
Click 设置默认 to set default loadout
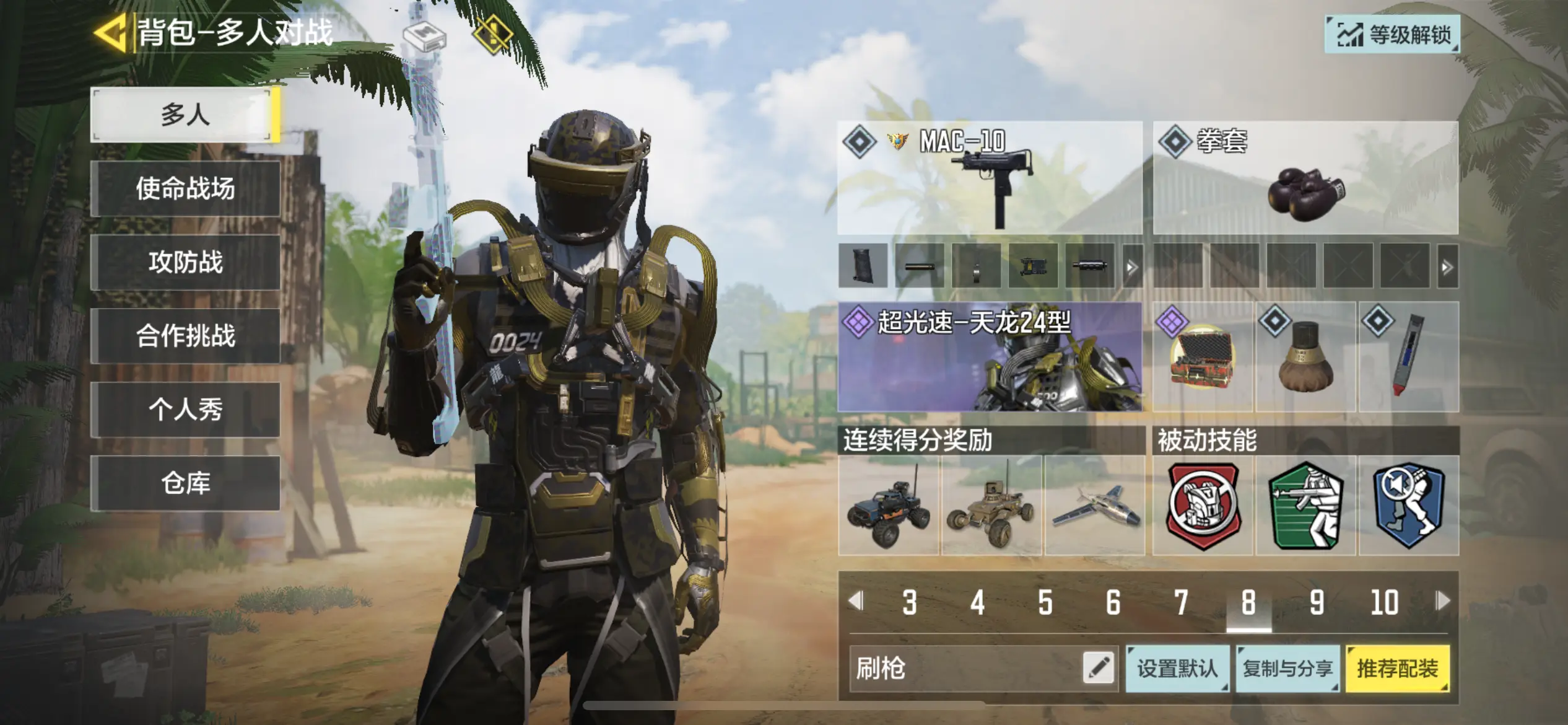(1177, 669)
